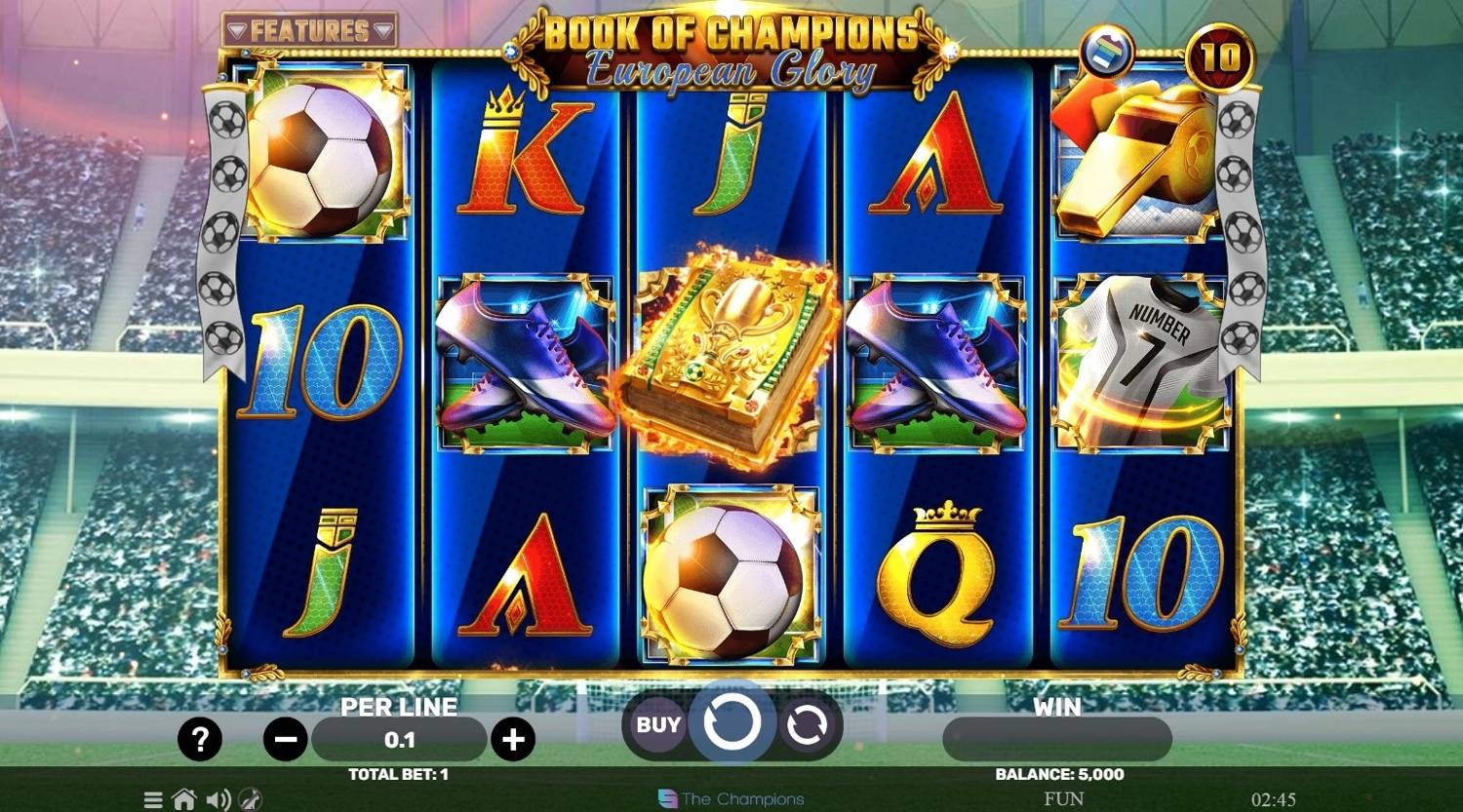Open the hamburger menu in the bottom bar

(x=153, y=799)
